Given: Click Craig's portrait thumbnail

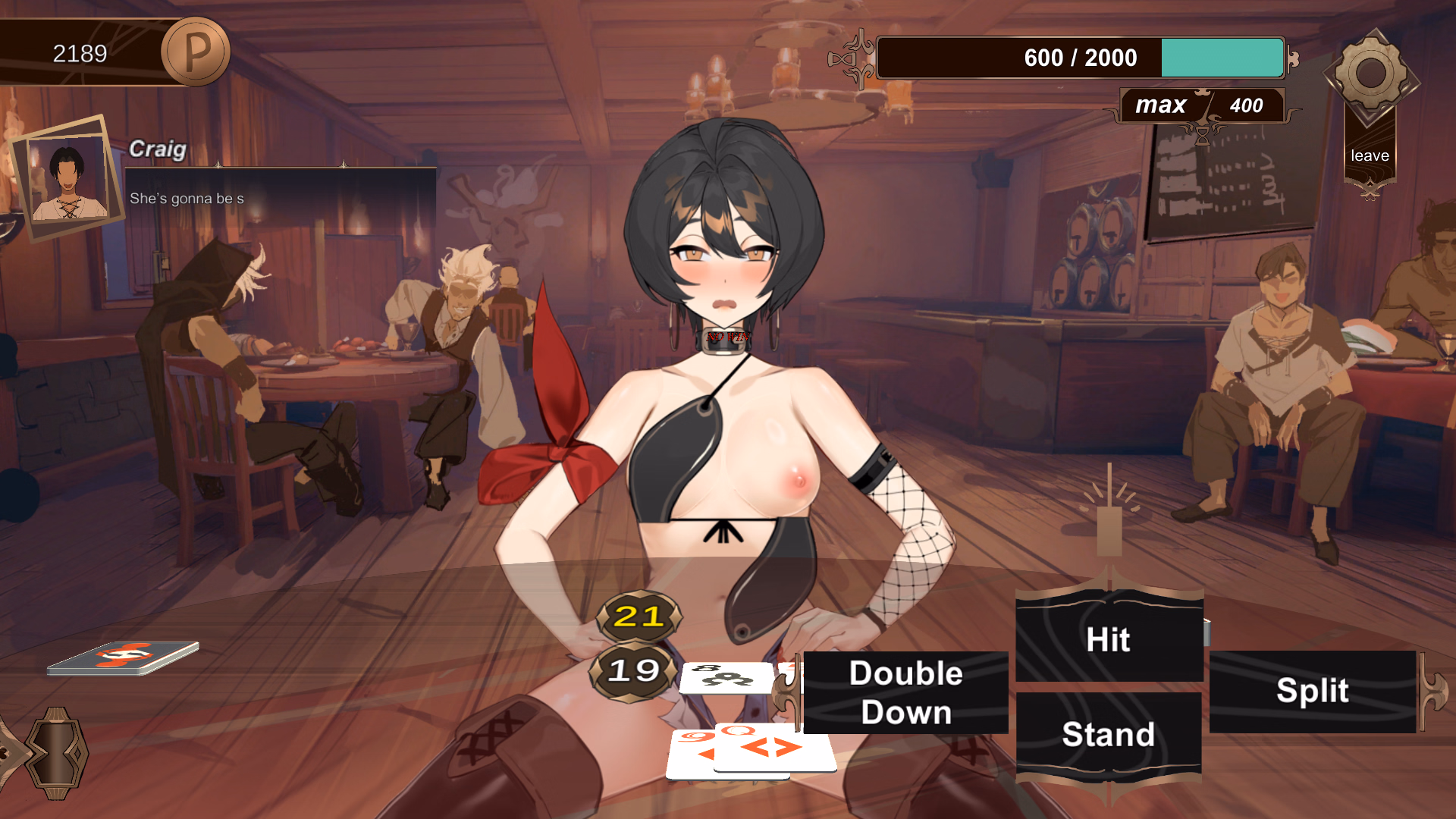Looking at the screenshot, I should tap(68, 178).
